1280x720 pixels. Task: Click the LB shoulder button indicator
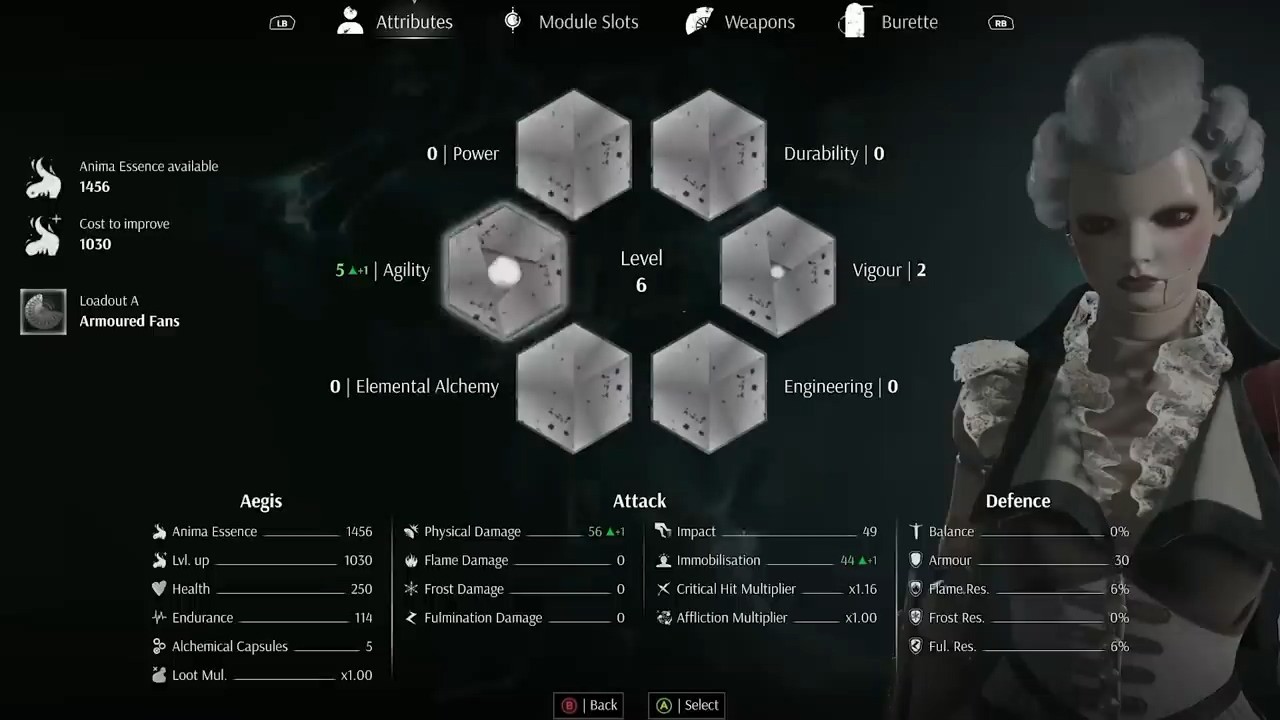click(x=281, y=21)
